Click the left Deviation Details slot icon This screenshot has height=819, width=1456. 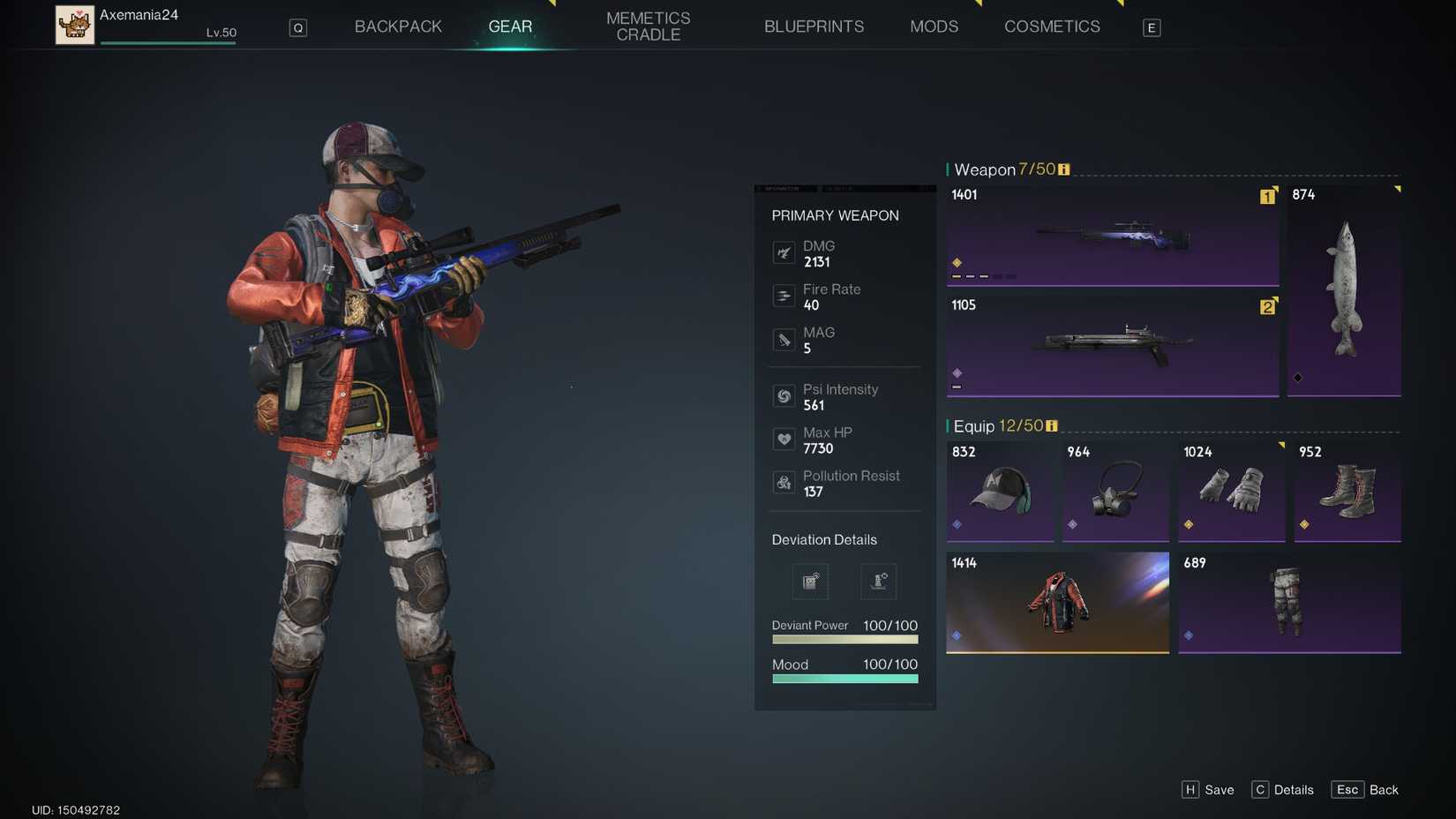point(810,581)
